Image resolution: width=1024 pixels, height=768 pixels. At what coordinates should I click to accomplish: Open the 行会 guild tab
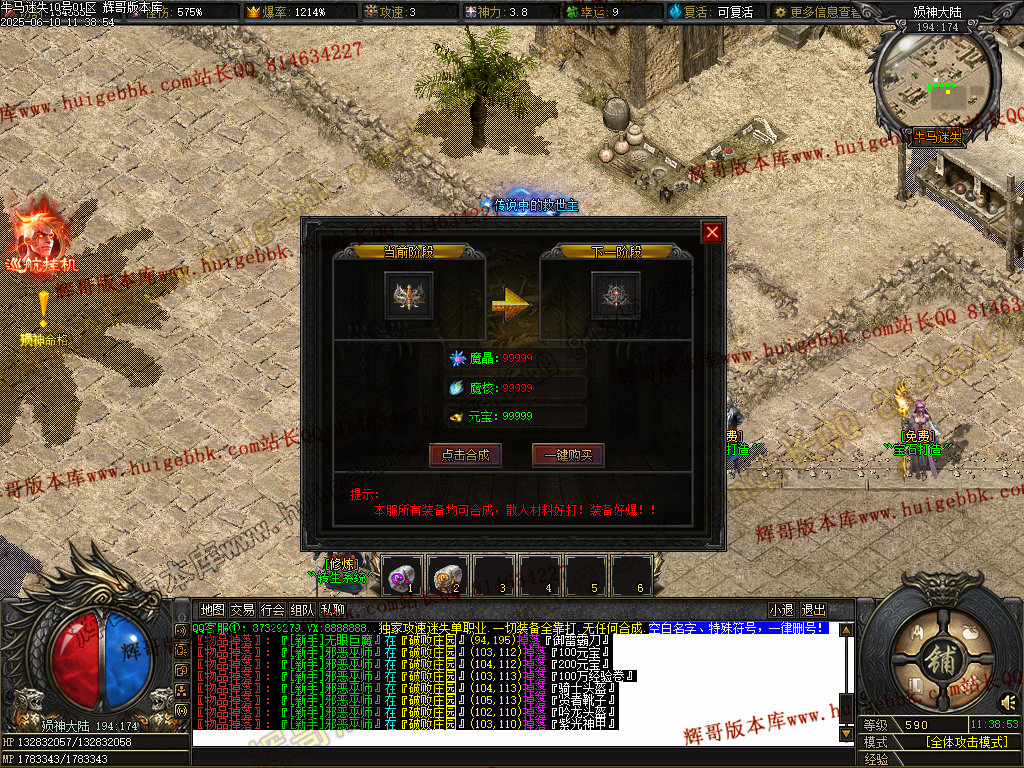(272, 610)
